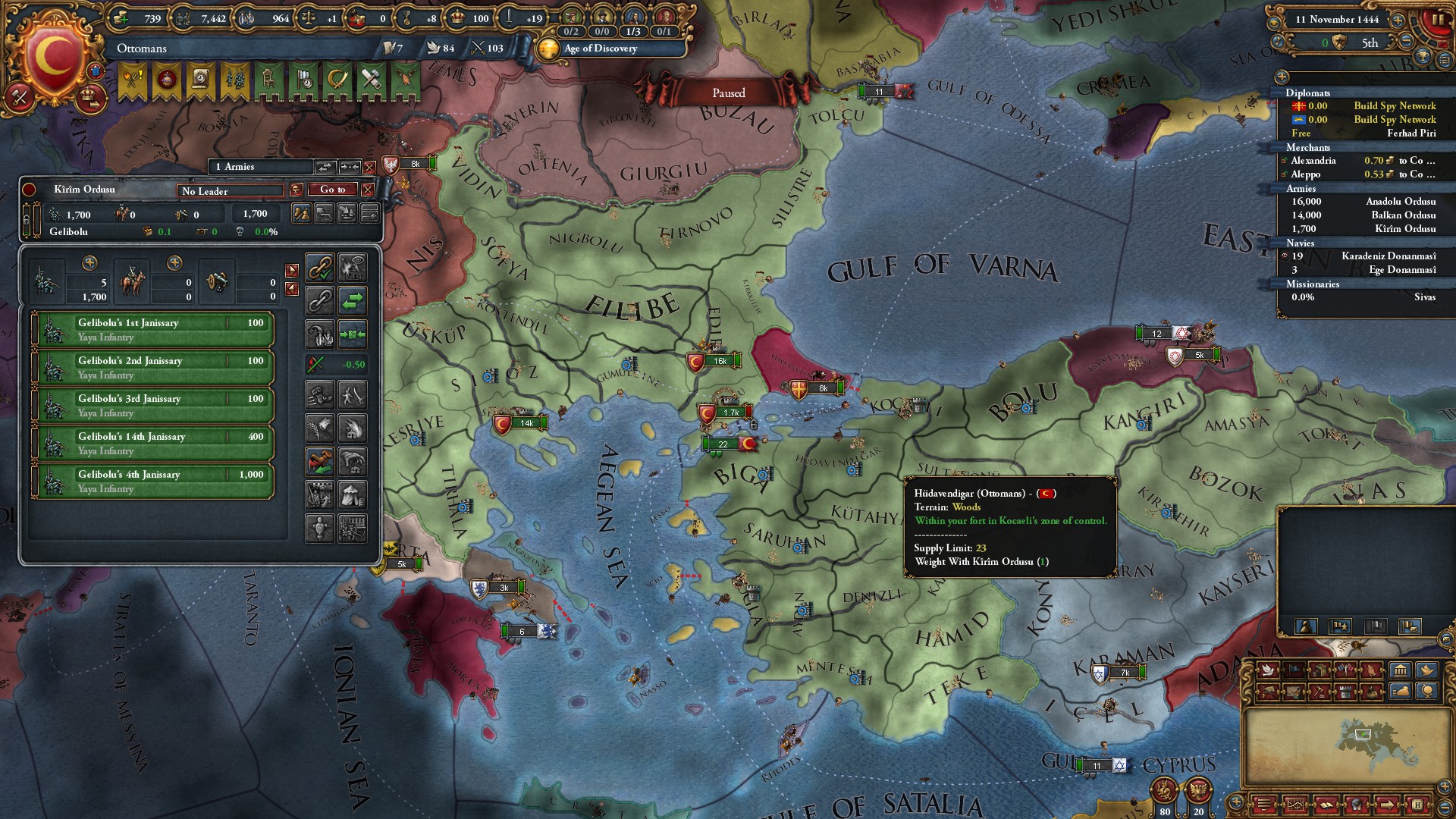Toggle the pause button beside the date
The image size is (1456, 819).
pos(1436,20)
